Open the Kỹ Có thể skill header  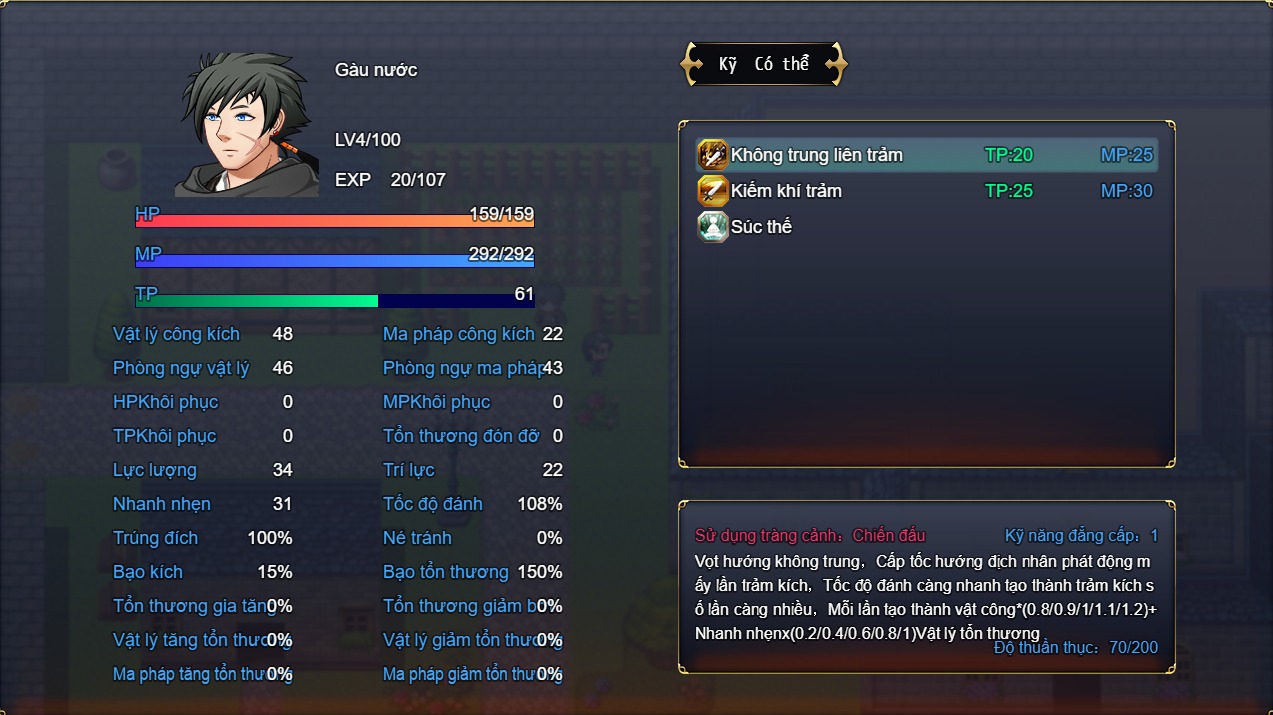pyautogui.click(x=763, y=64)
